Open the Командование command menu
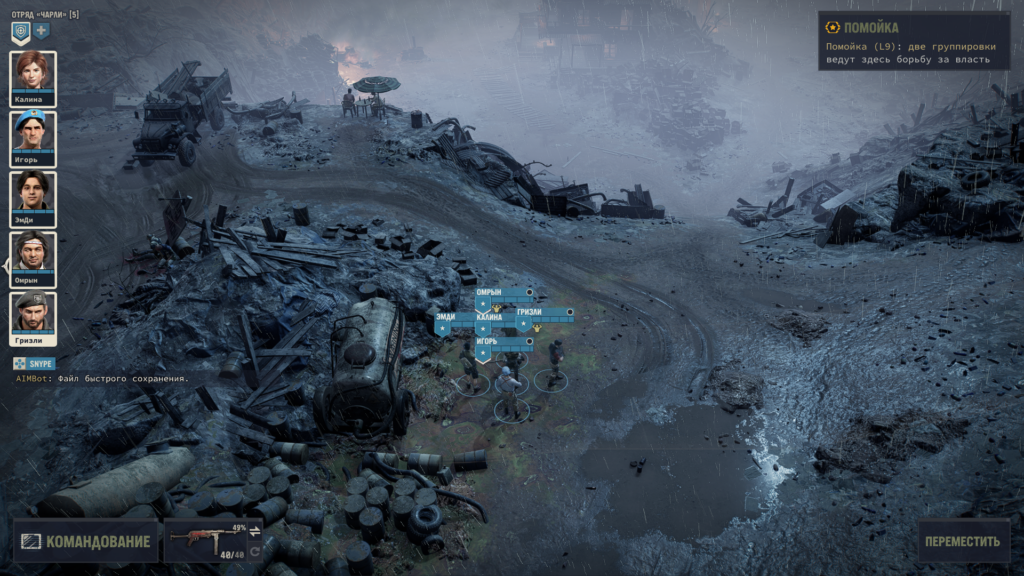This screenshot has width=1024, height=576. (x=86, y=542)
